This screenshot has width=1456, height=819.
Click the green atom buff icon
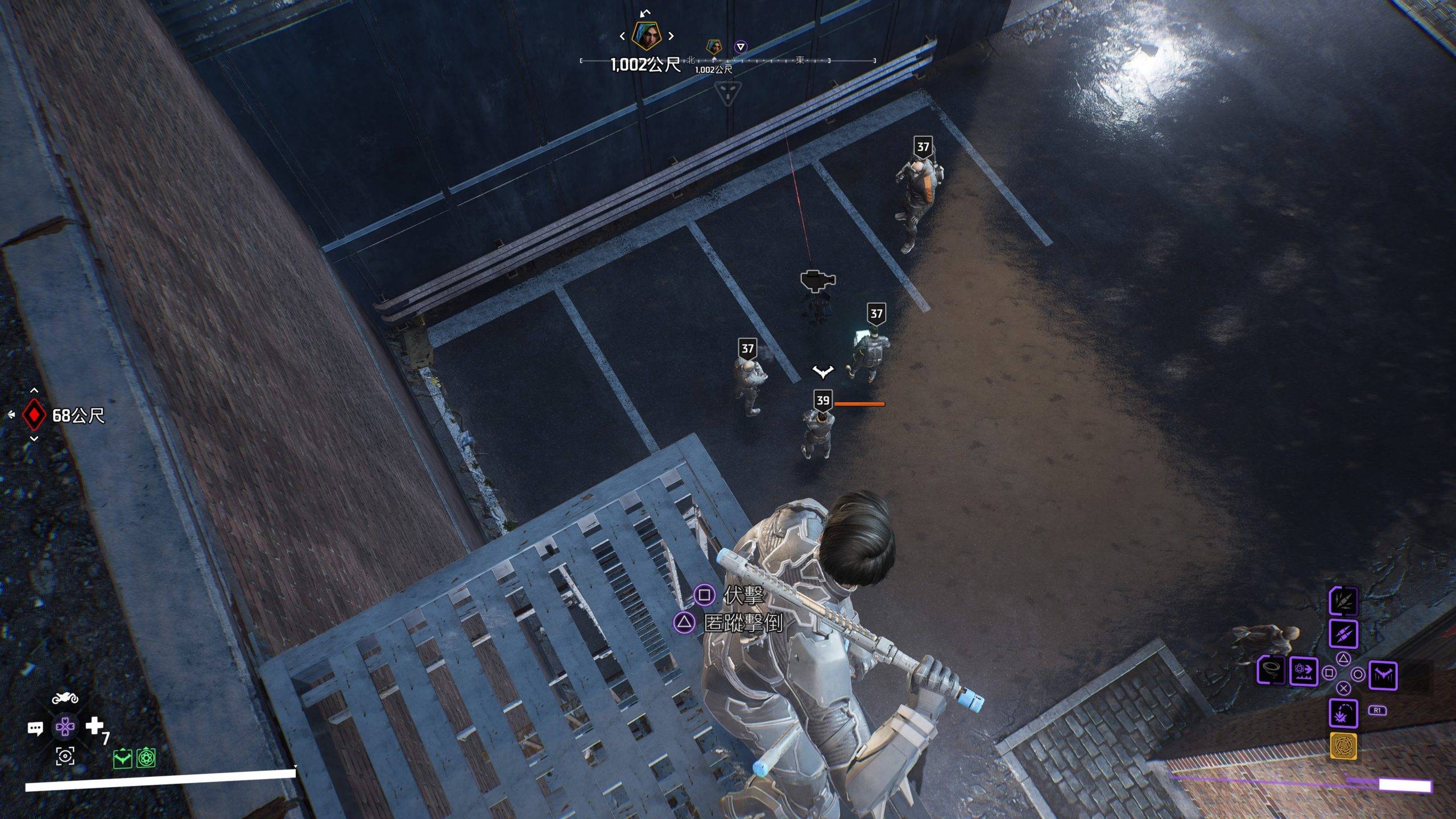point(146,758)
